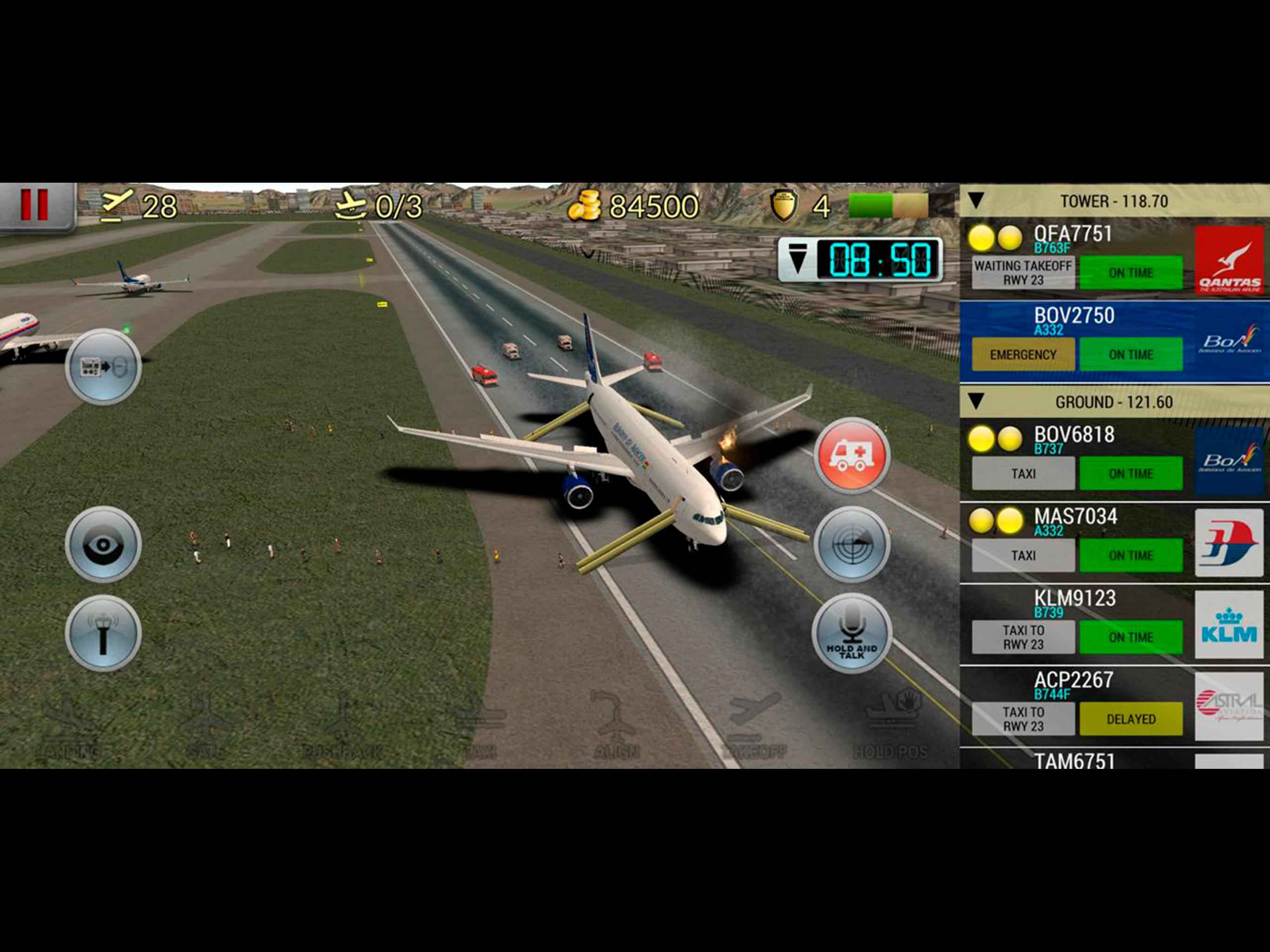Pause the game with the red pause button
Viewport: 1270px width, 952px height.
(x=34, y=205)
